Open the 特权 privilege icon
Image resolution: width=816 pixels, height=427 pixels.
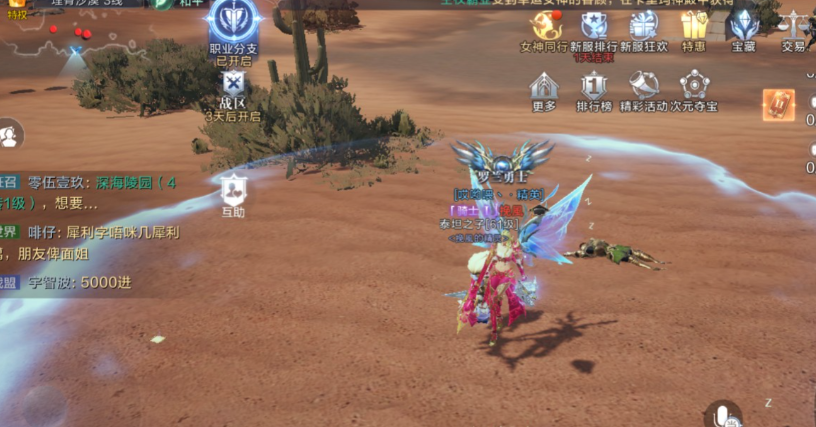click(16, 6)
